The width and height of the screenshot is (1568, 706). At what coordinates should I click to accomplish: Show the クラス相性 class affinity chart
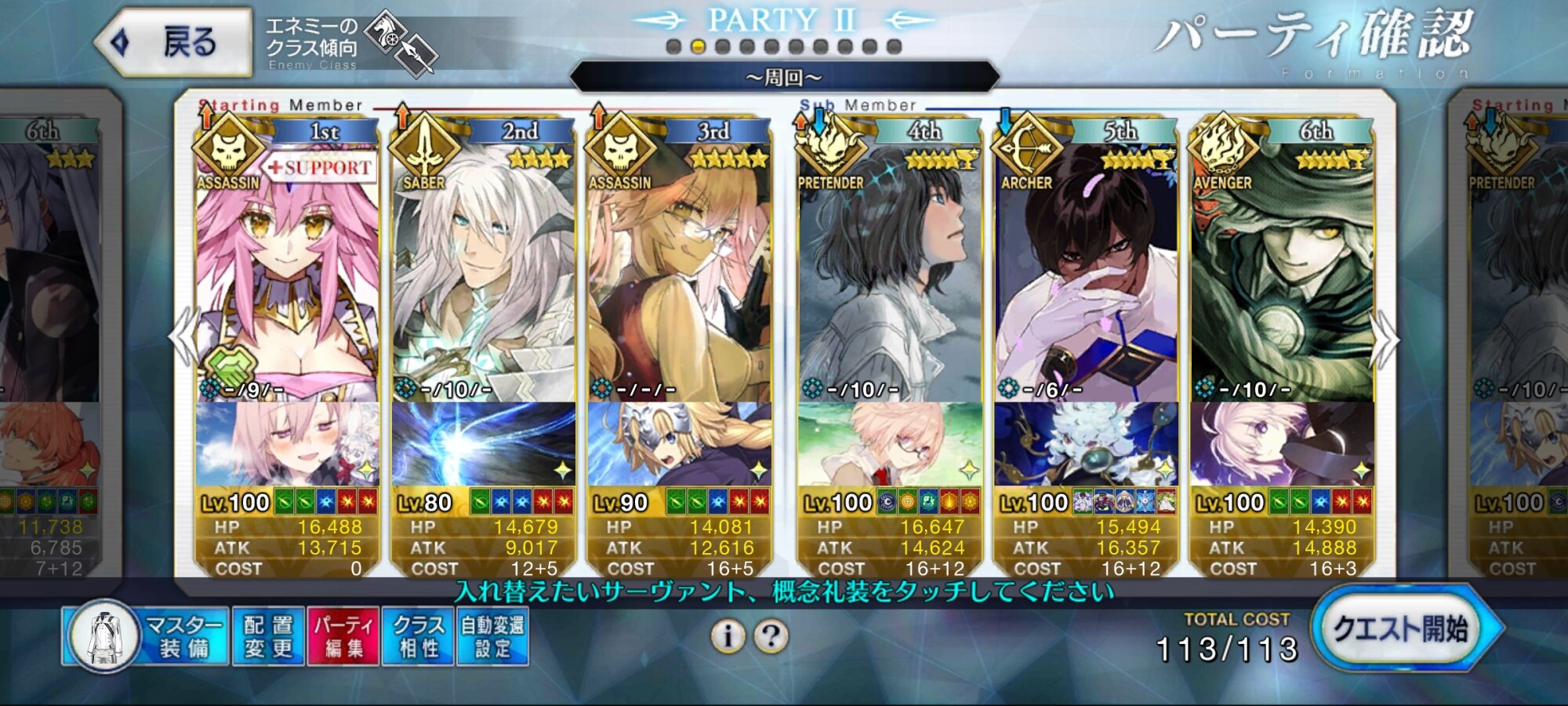(418, 636)
